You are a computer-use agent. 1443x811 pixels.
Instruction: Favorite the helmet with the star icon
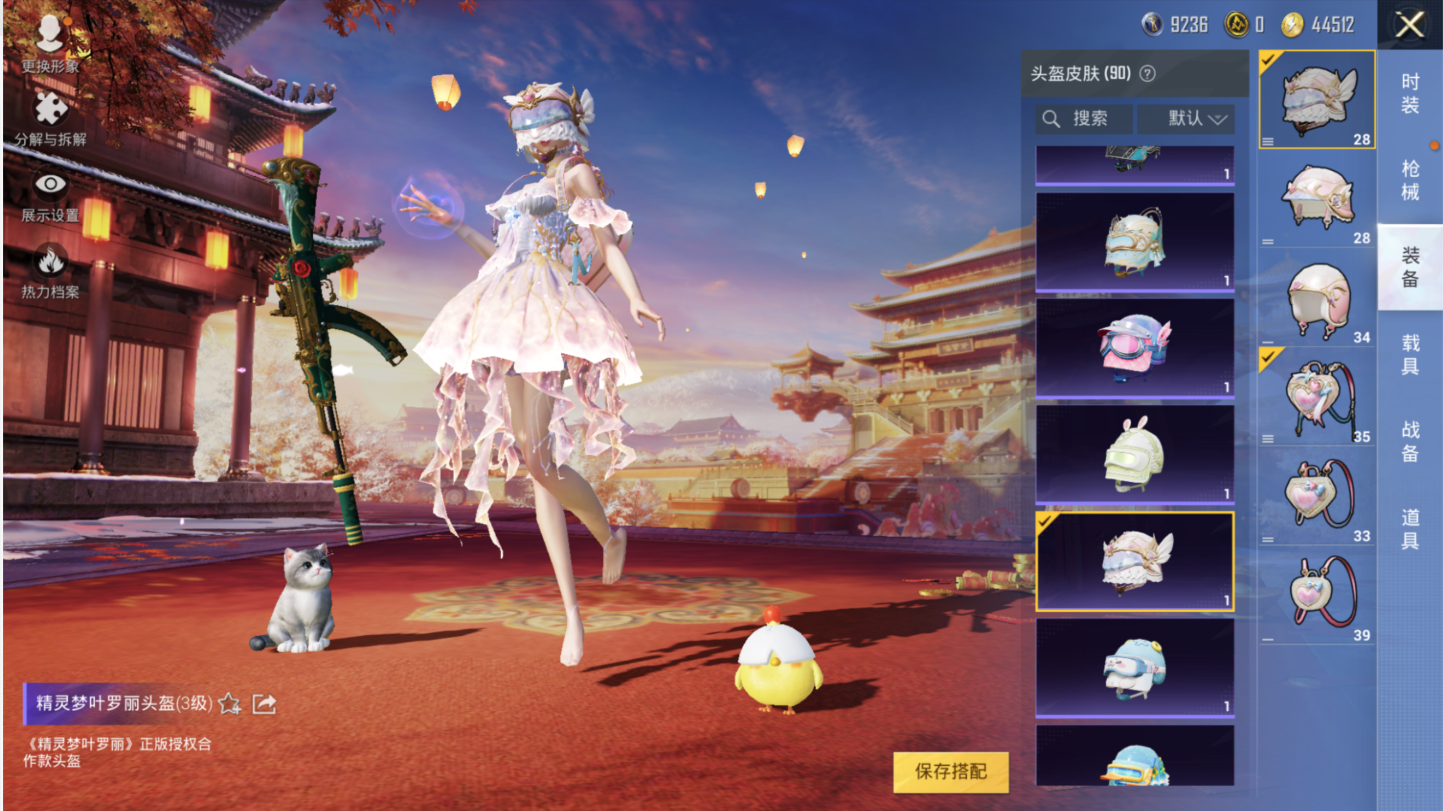tap(230, 704)
